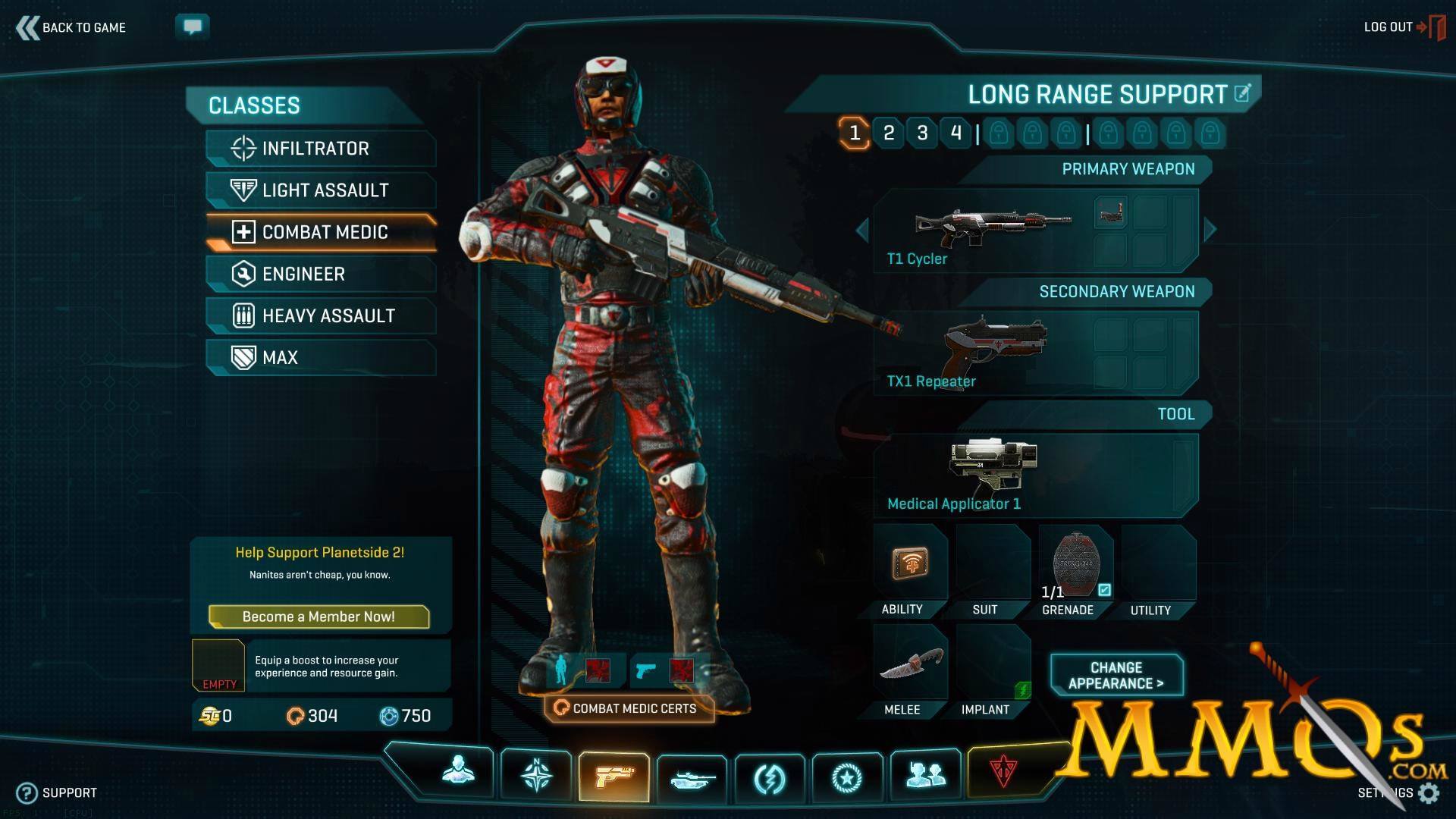Open the chat bubble icon
This screenshot has height=819, width=1456.
pos(193,27)
